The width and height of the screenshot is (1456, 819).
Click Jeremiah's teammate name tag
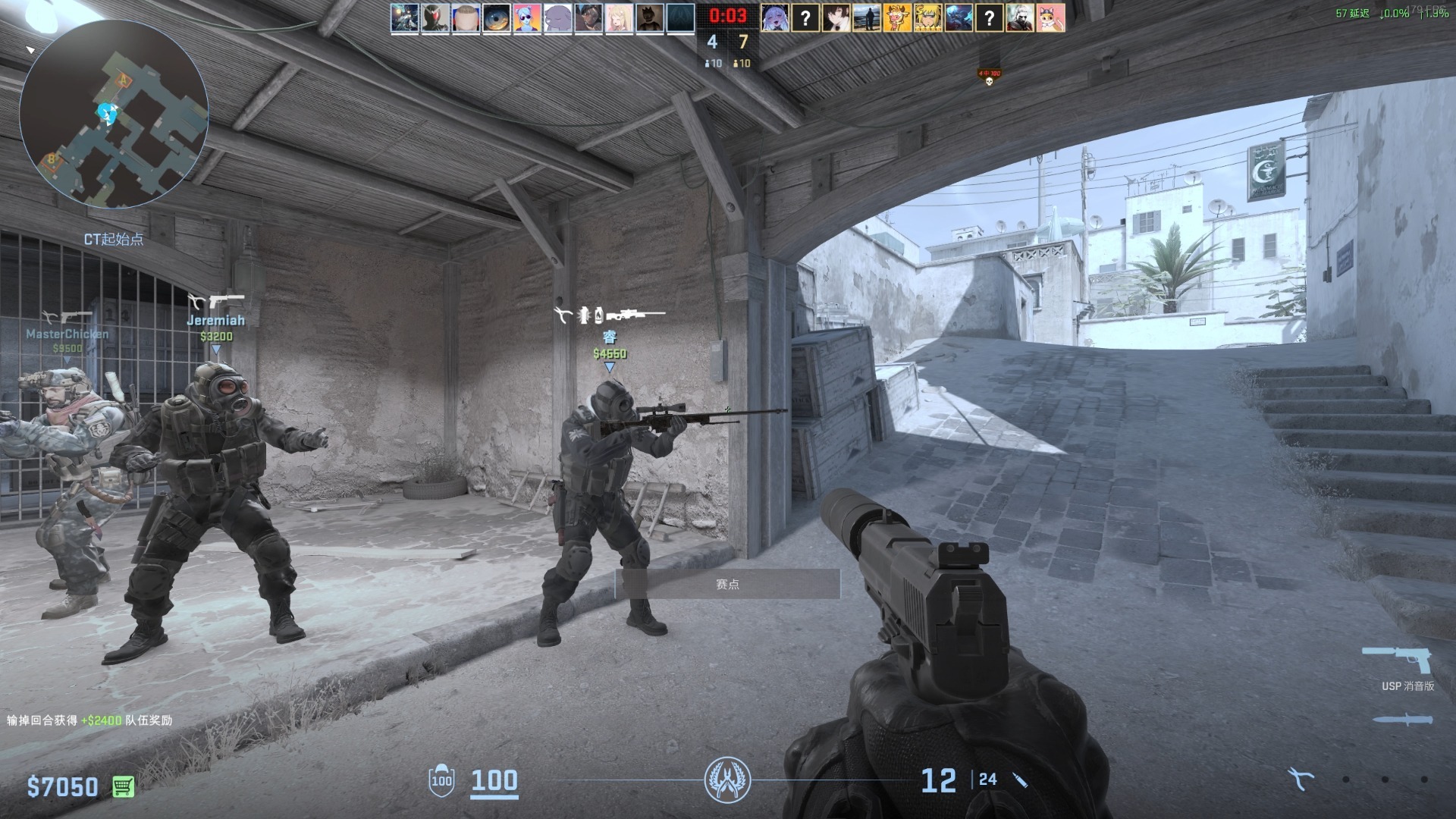(x=216, y=320)
